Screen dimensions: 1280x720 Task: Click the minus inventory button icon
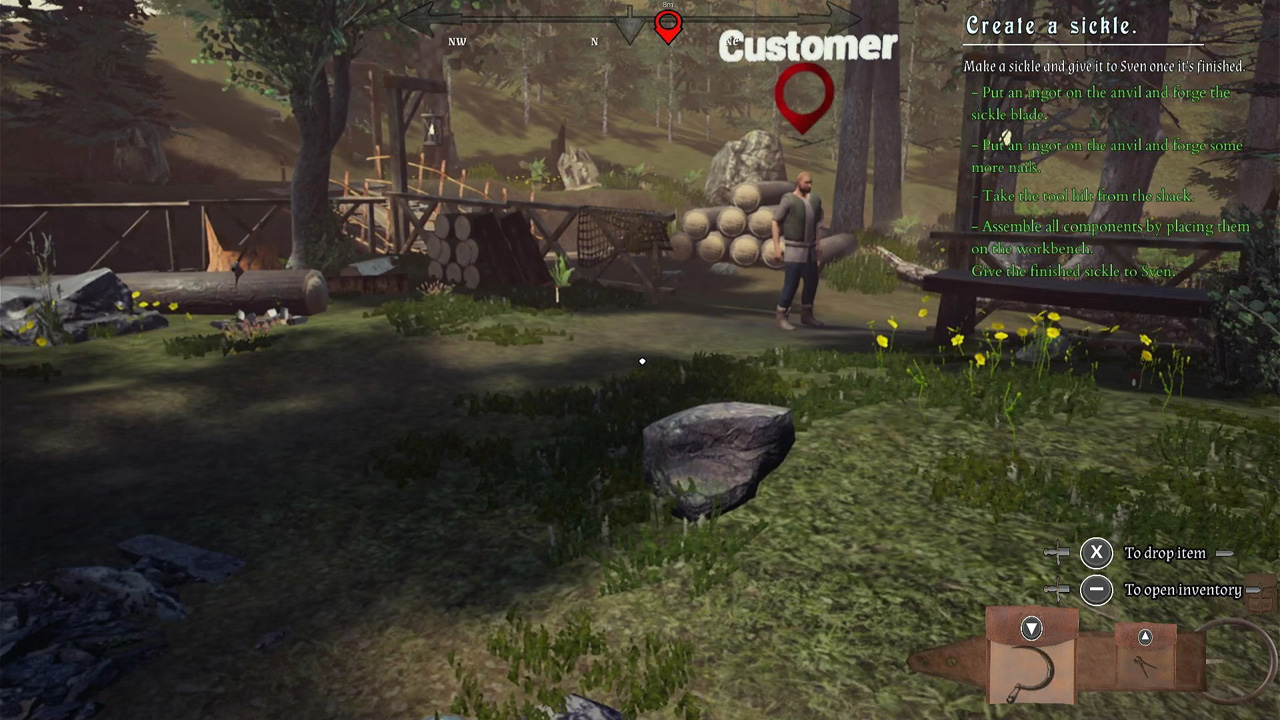(x=1096, y=590)
